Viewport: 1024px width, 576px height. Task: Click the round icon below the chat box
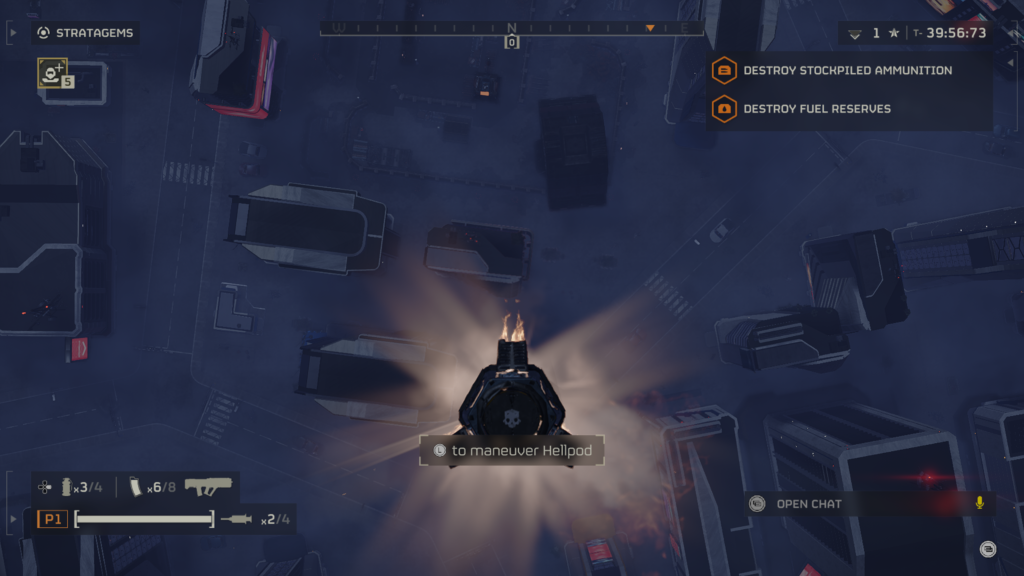coord(987,548)
